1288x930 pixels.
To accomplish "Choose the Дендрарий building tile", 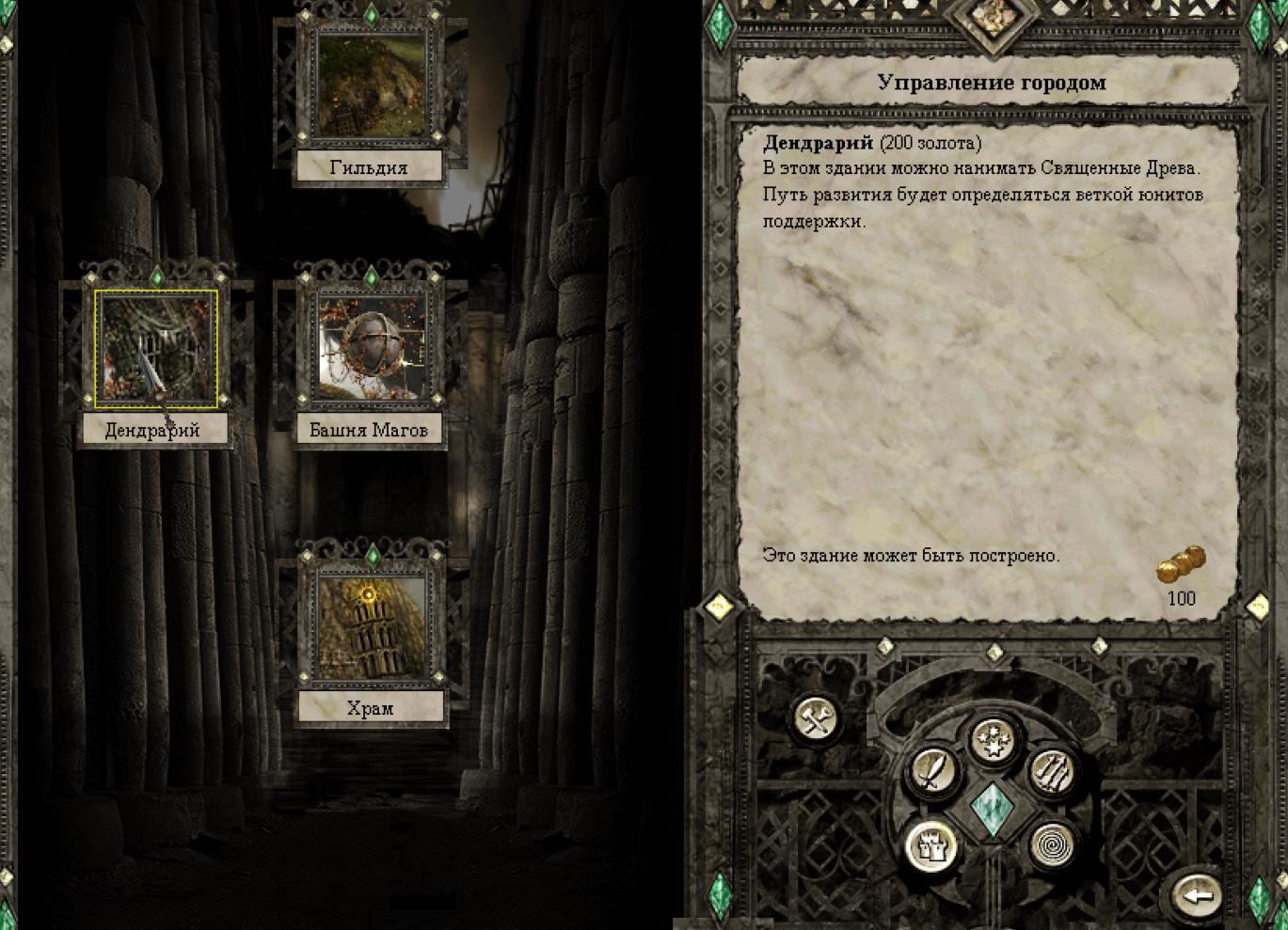I will 156,349.
